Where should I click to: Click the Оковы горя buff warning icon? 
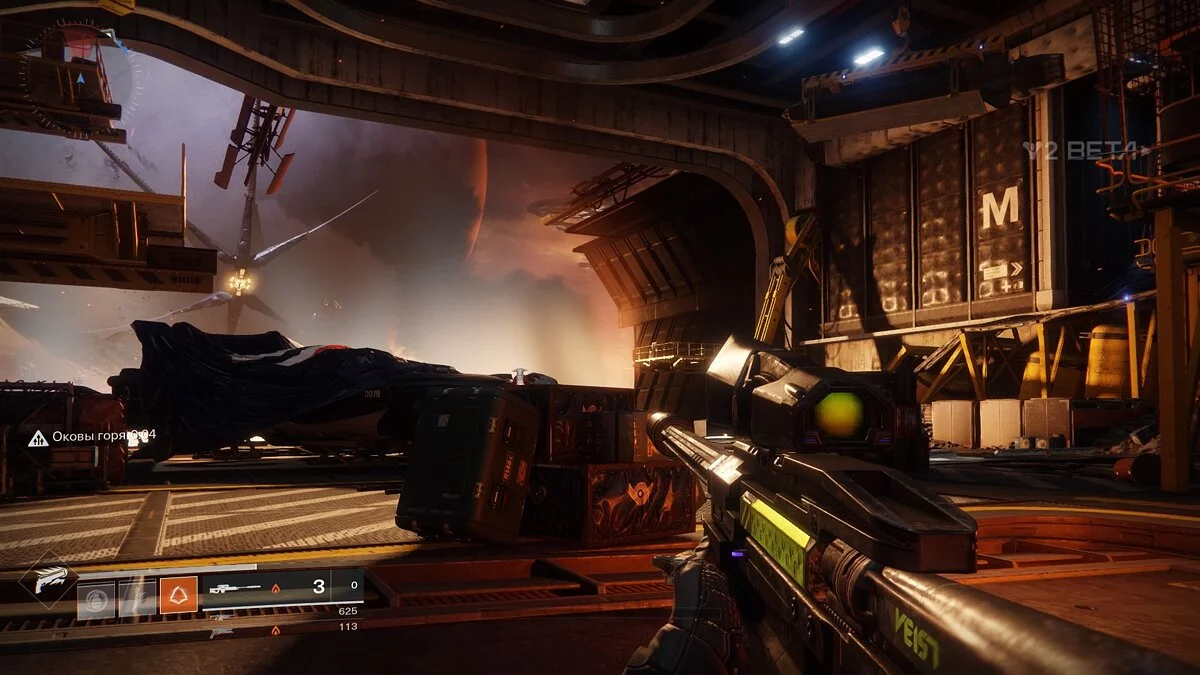pyautogui.click(x=38, y=437)
